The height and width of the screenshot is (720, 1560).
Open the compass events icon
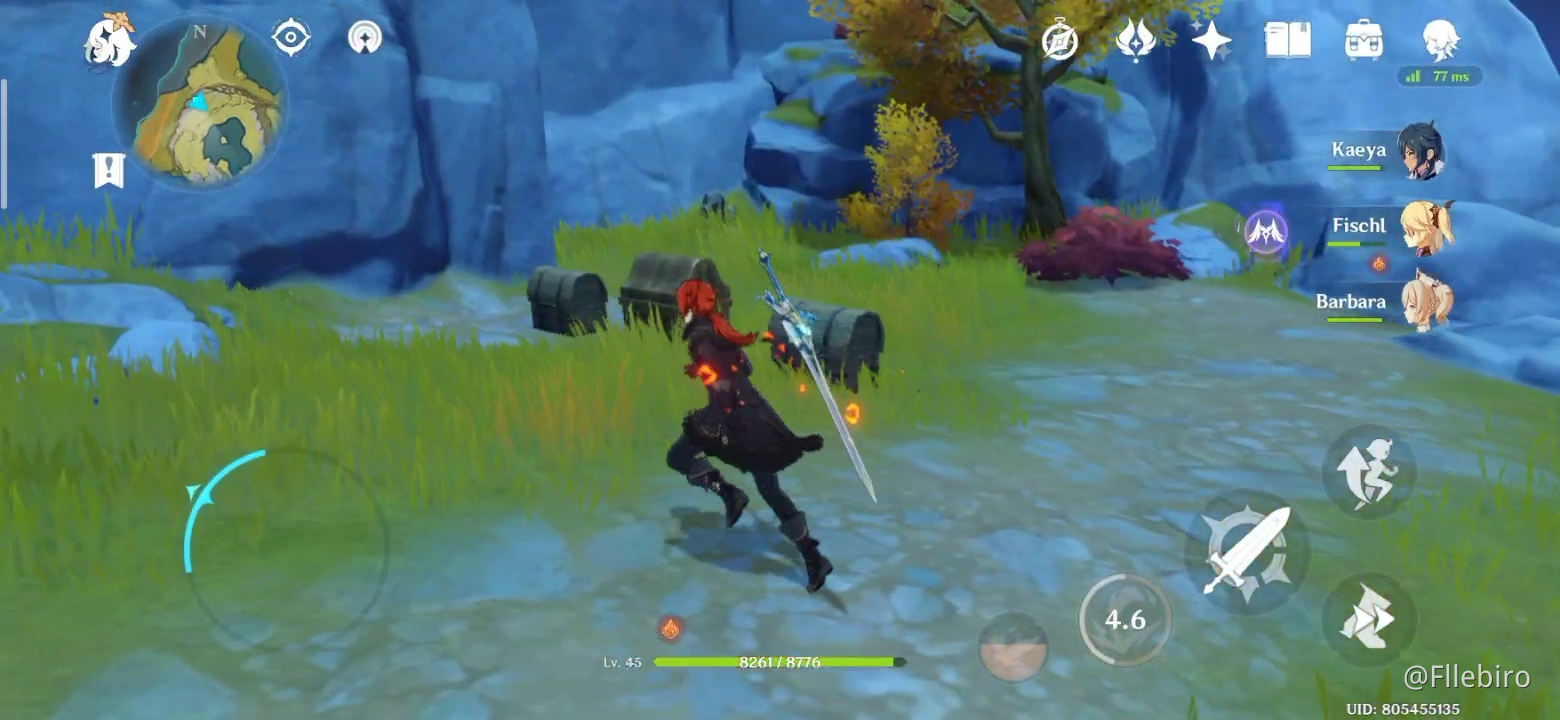tap(1059, 40)
